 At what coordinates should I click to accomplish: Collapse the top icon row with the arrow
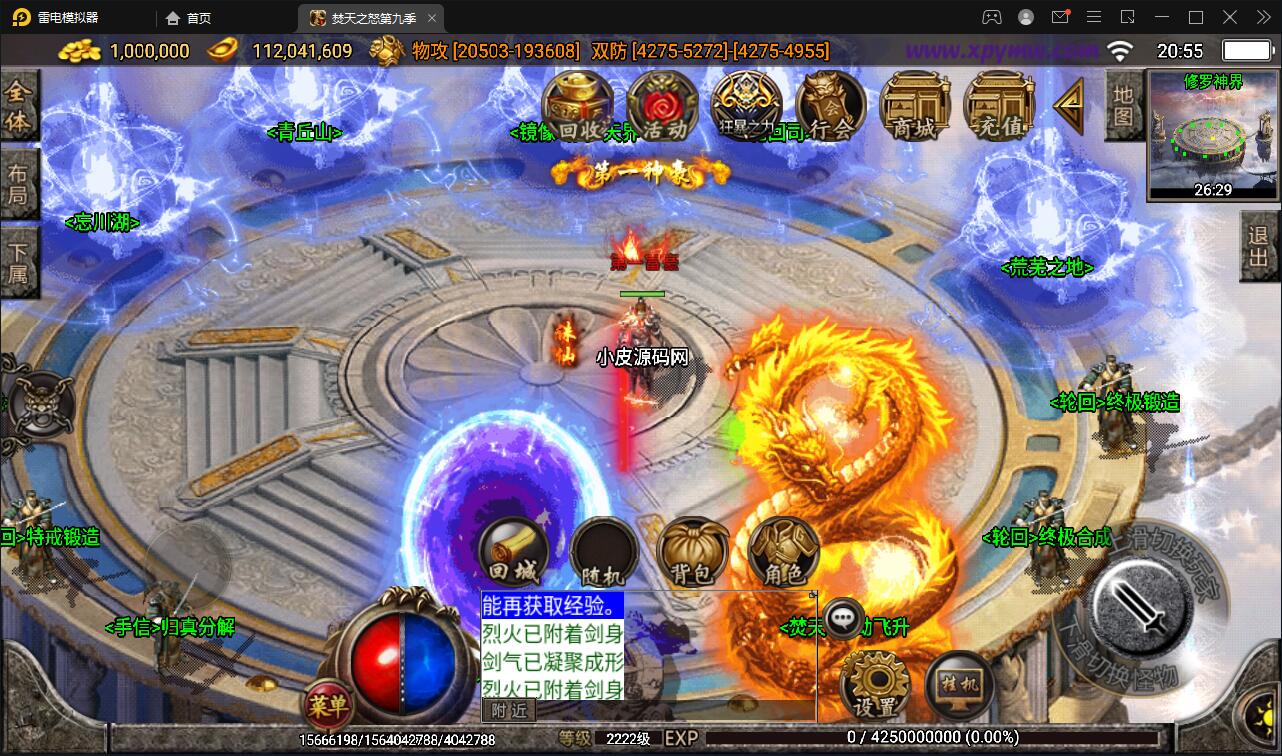[x=1069, y=105]
